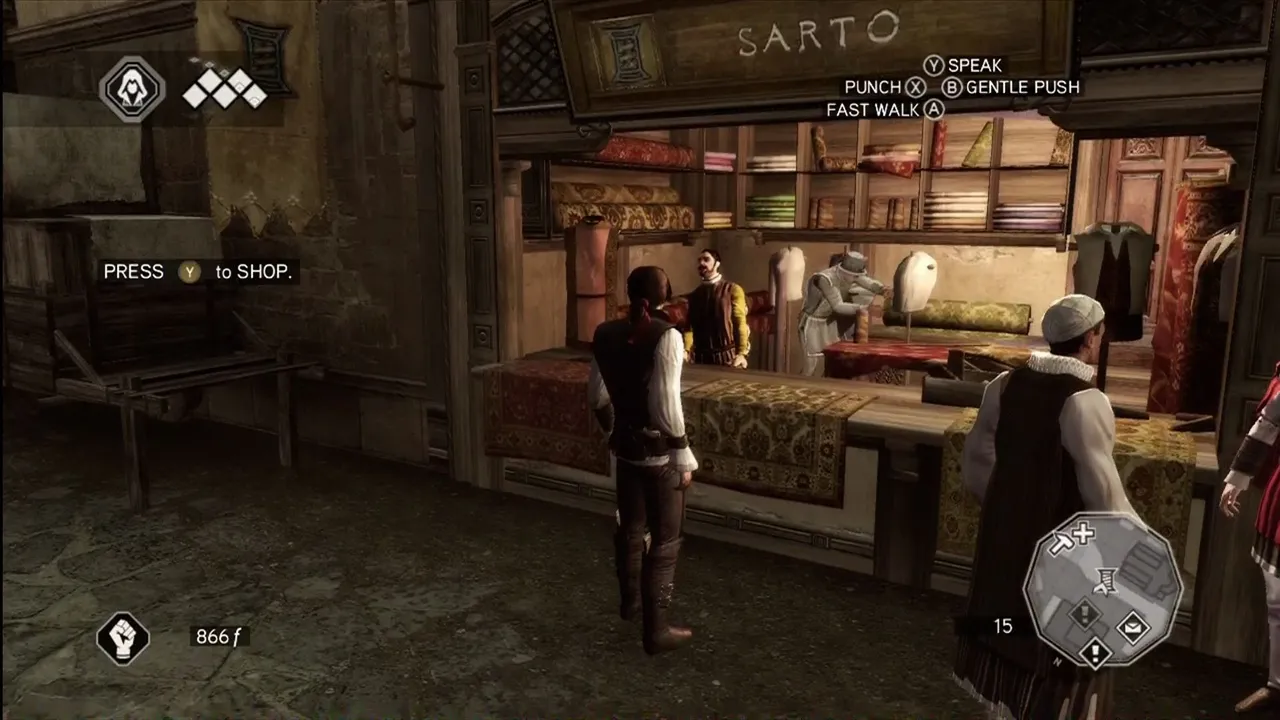Select the envelope letter marker on minimap
Screen dimensions: 1280x720
(x=1133, y=628)
